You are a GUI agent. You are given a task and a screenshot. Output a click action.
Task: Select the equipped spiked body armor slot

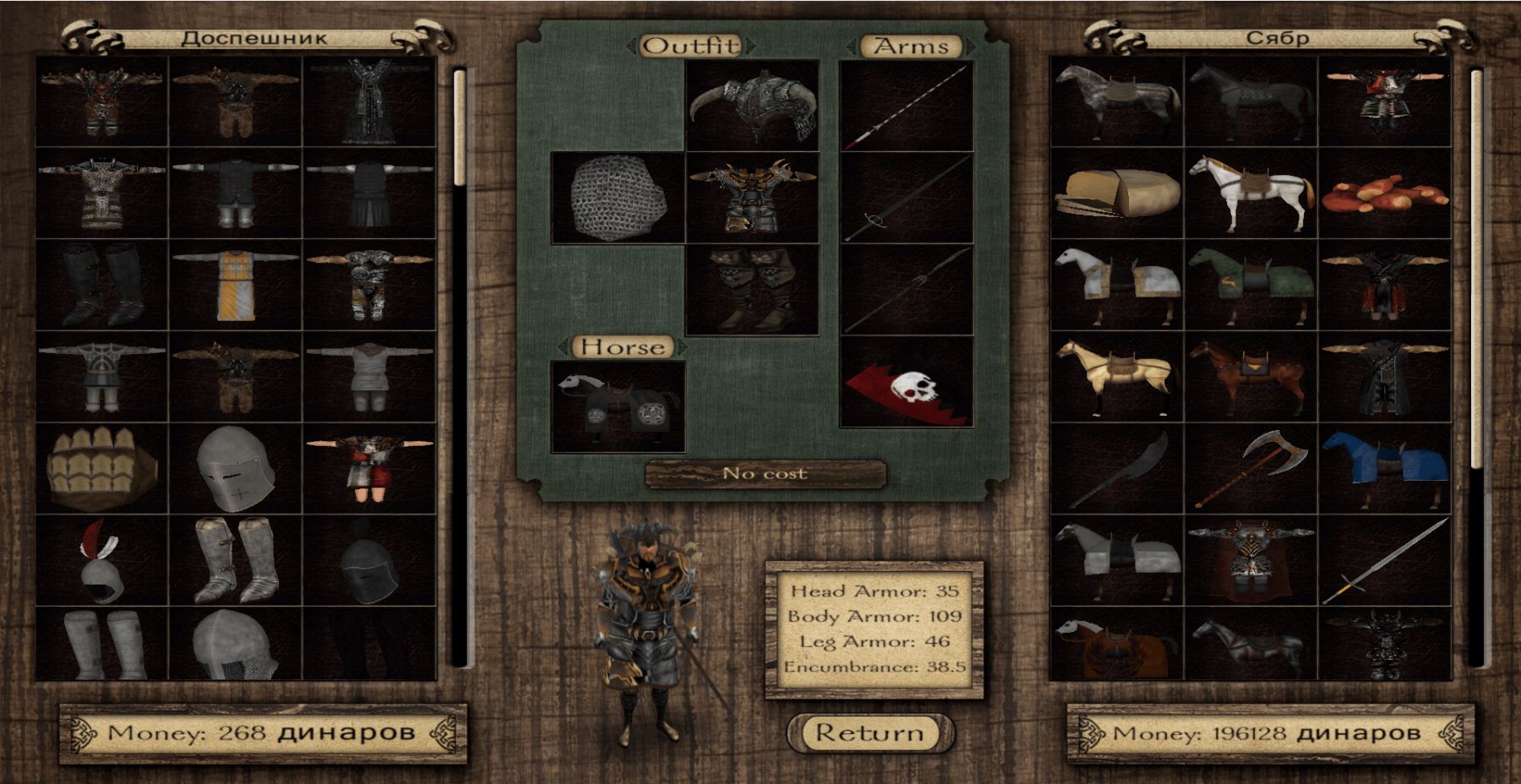752,199
